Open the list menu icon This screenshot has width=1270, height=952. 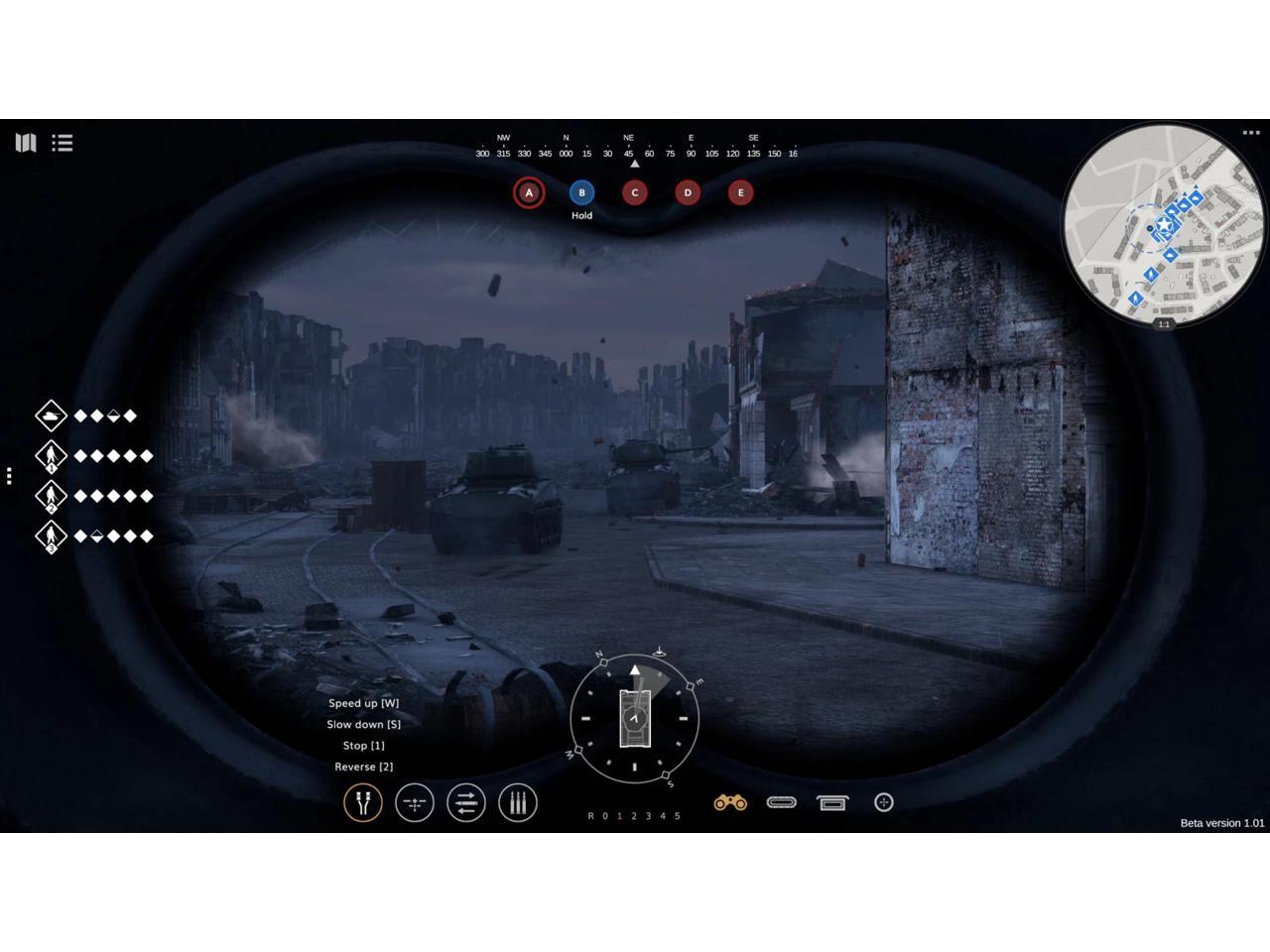click(x=63, y=143)
